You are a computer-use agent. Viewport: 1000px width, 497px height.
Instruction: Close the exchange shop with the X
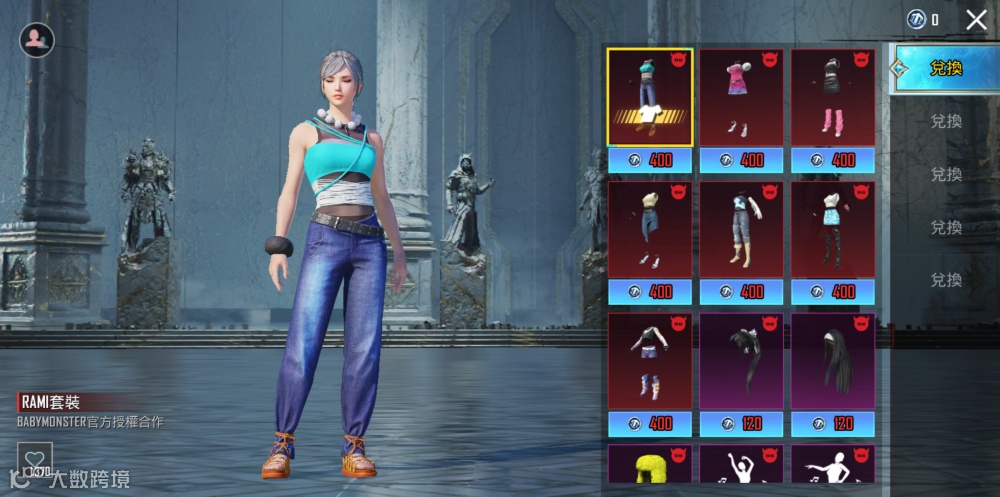976,19
